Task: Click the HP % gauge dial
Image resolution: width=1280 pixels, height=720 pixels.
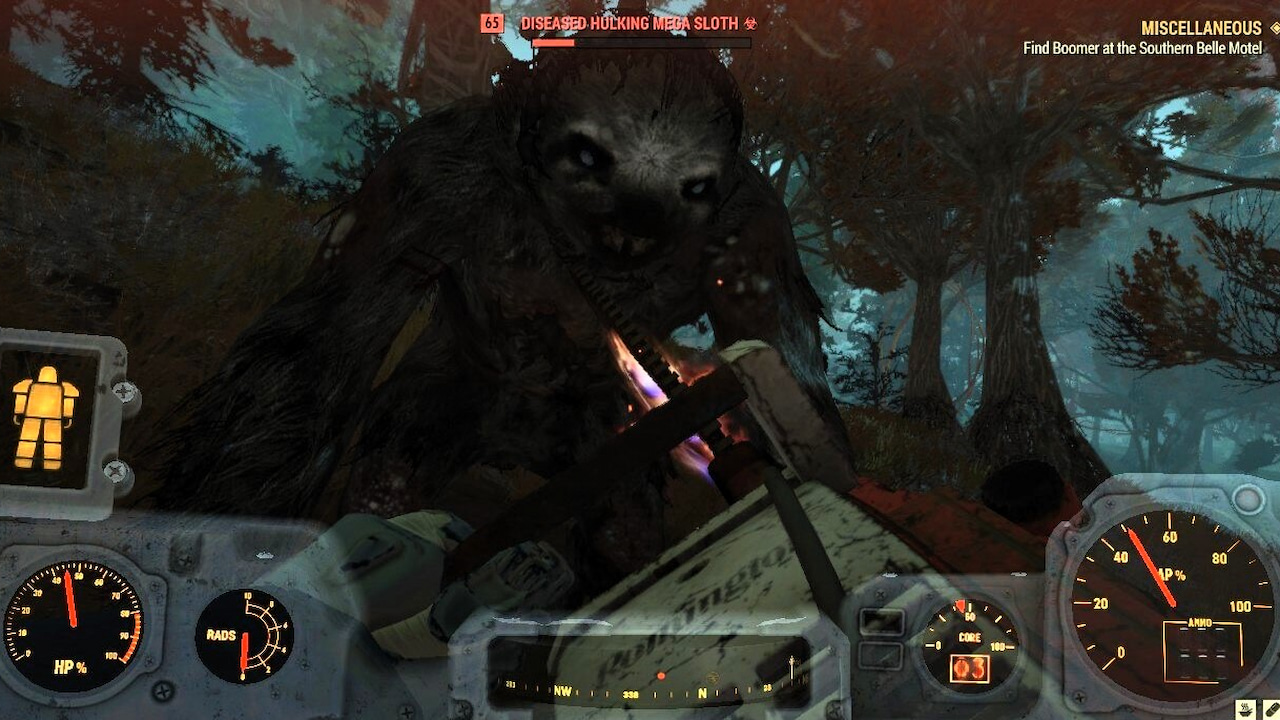Action: pyautogui.click(x=72, y=622)
